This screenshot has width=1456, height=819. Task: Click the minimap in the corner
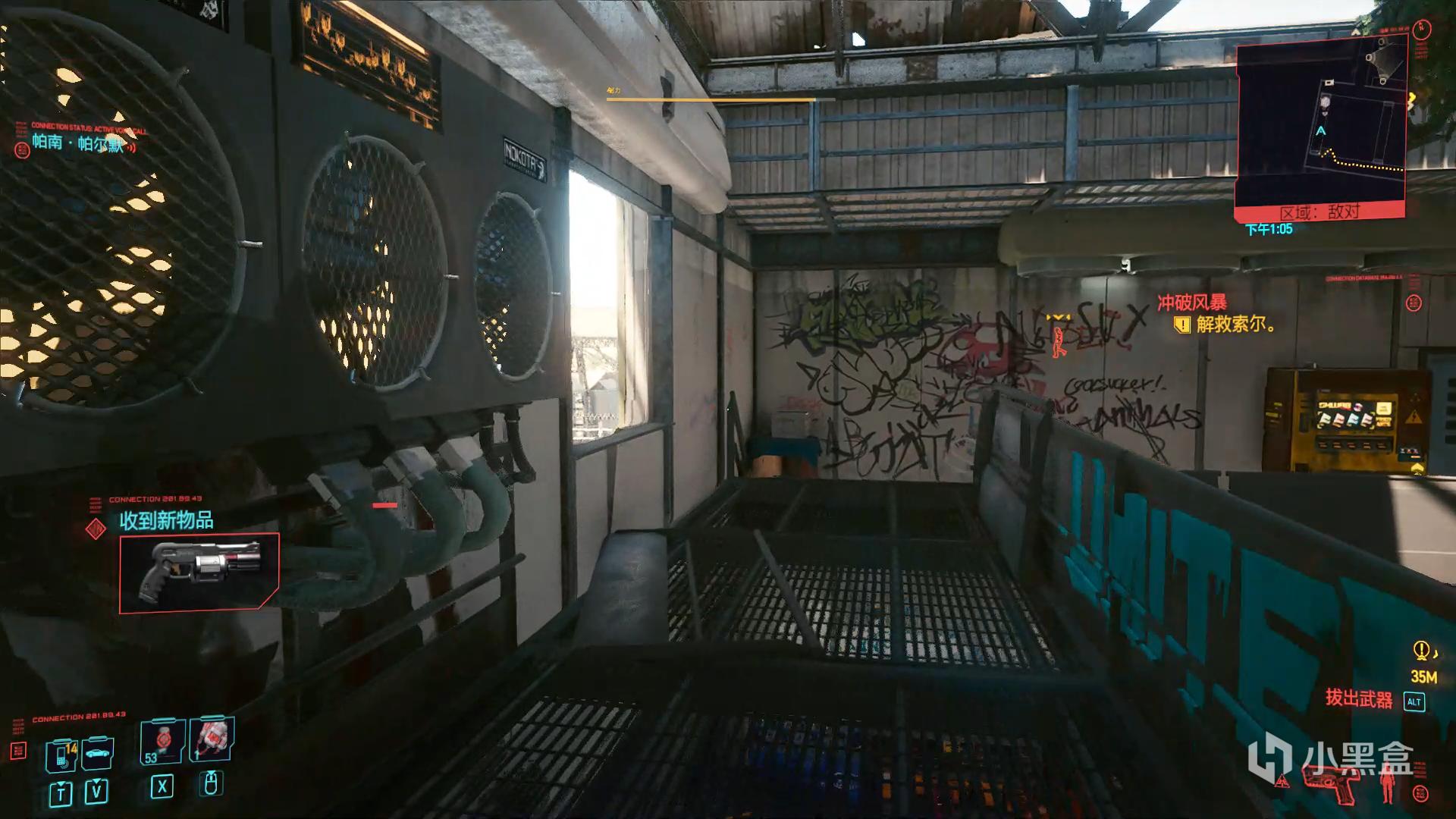pyautogui.click(x=1319, y=121)
